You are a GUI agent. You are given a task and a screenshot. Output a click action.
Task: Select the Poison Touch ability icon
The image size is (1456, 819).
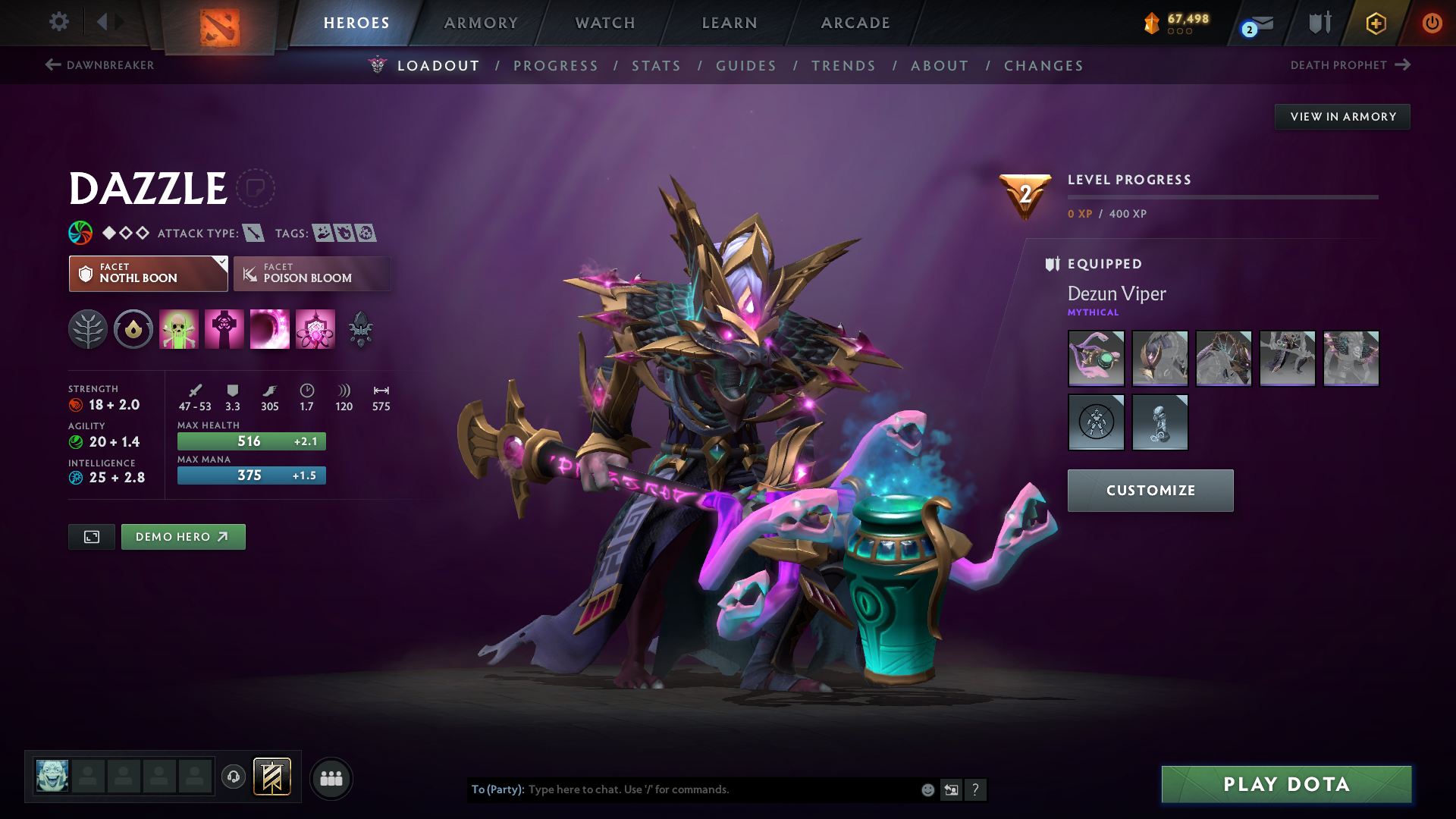click(x=179, y=329)
